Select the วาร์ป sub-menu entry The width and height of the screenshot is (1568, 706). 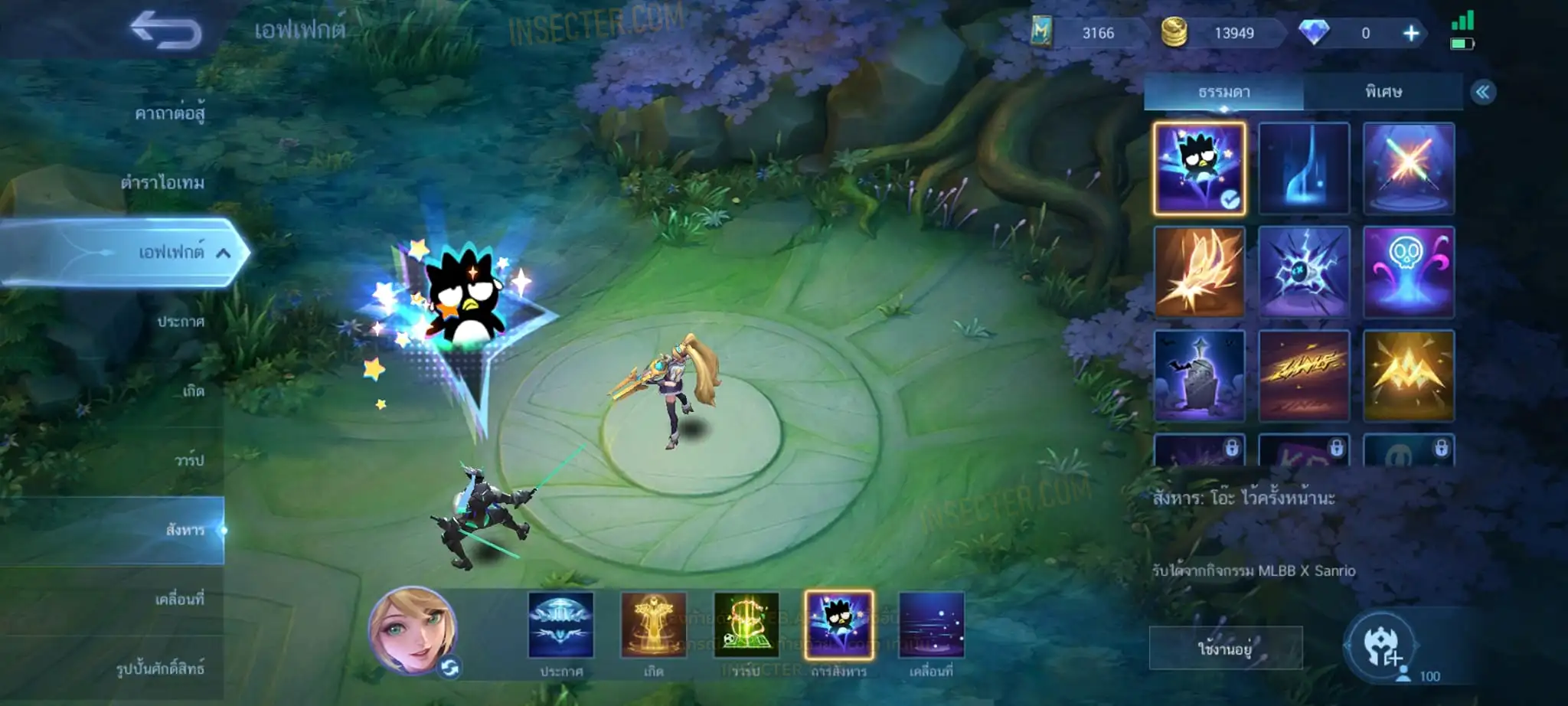tap(188, 460)
